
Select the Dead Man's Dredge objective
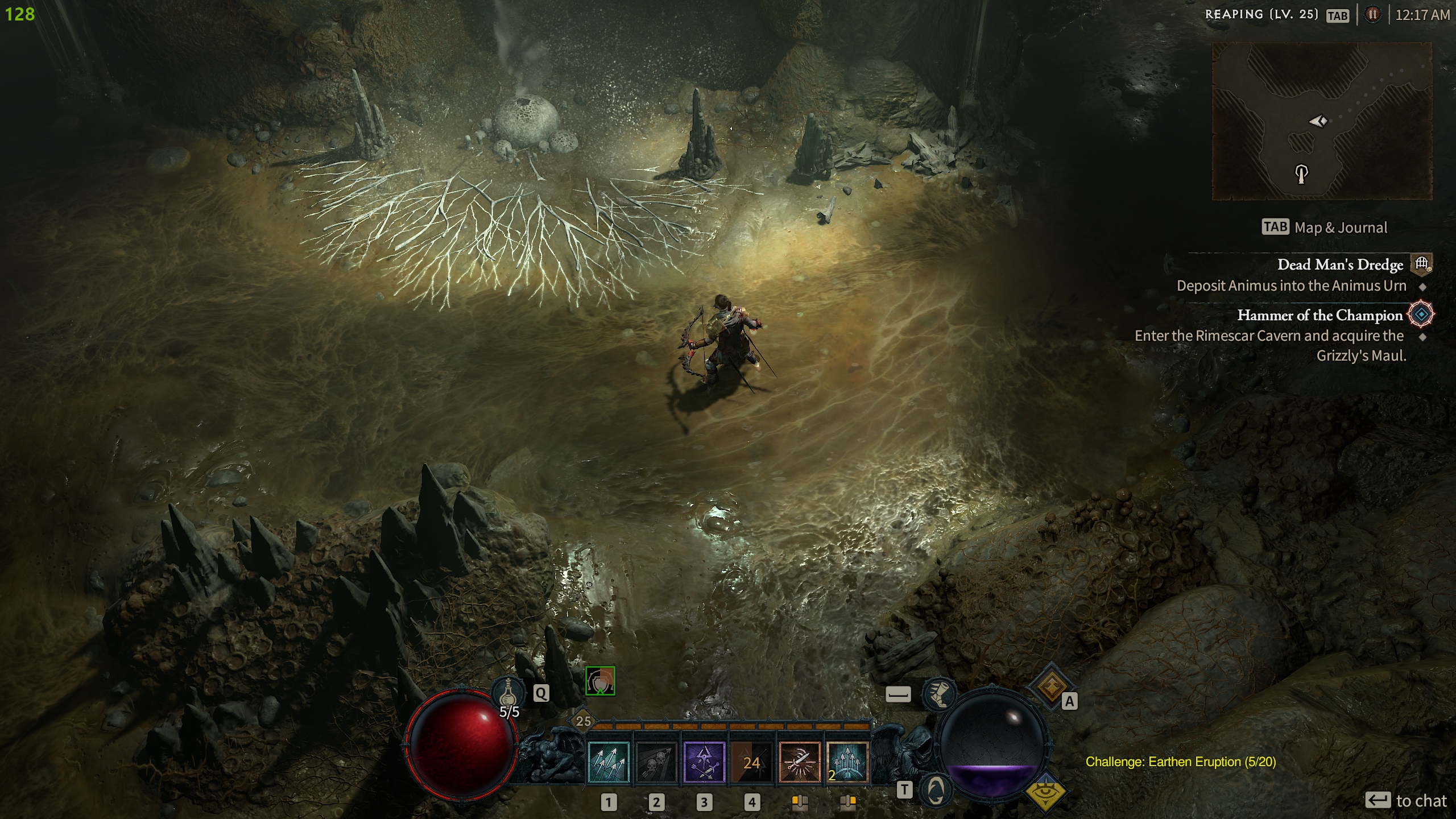tap(1339, 264)
